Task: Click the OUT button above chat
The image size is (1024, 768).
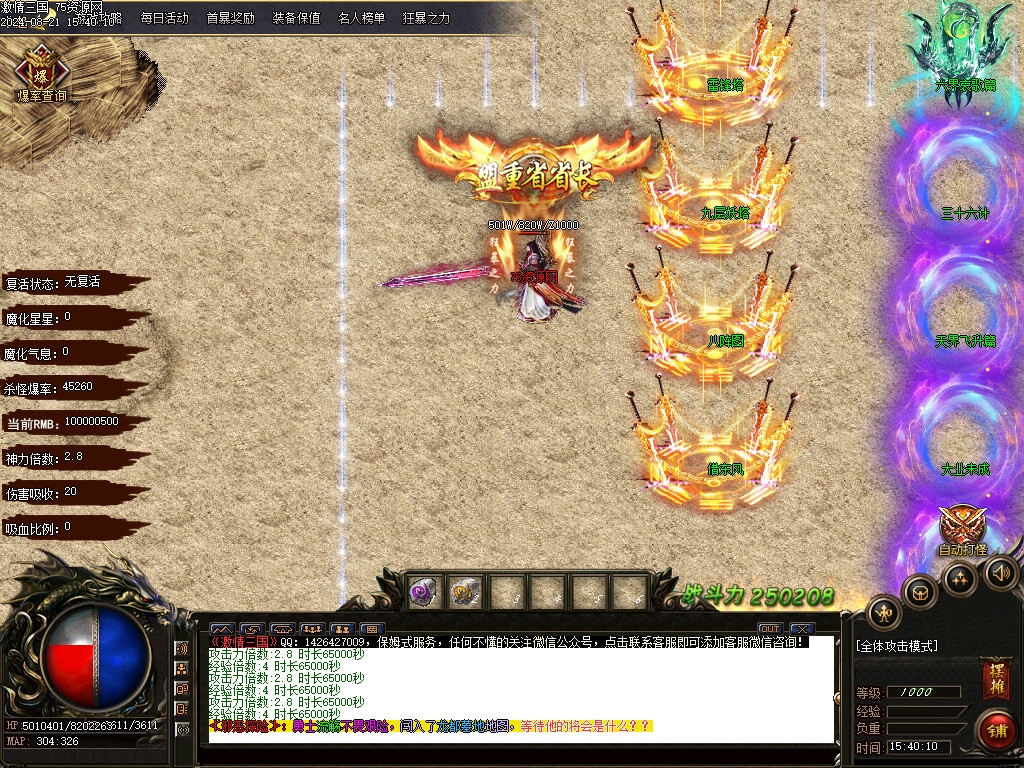Action: coord(769,629)
